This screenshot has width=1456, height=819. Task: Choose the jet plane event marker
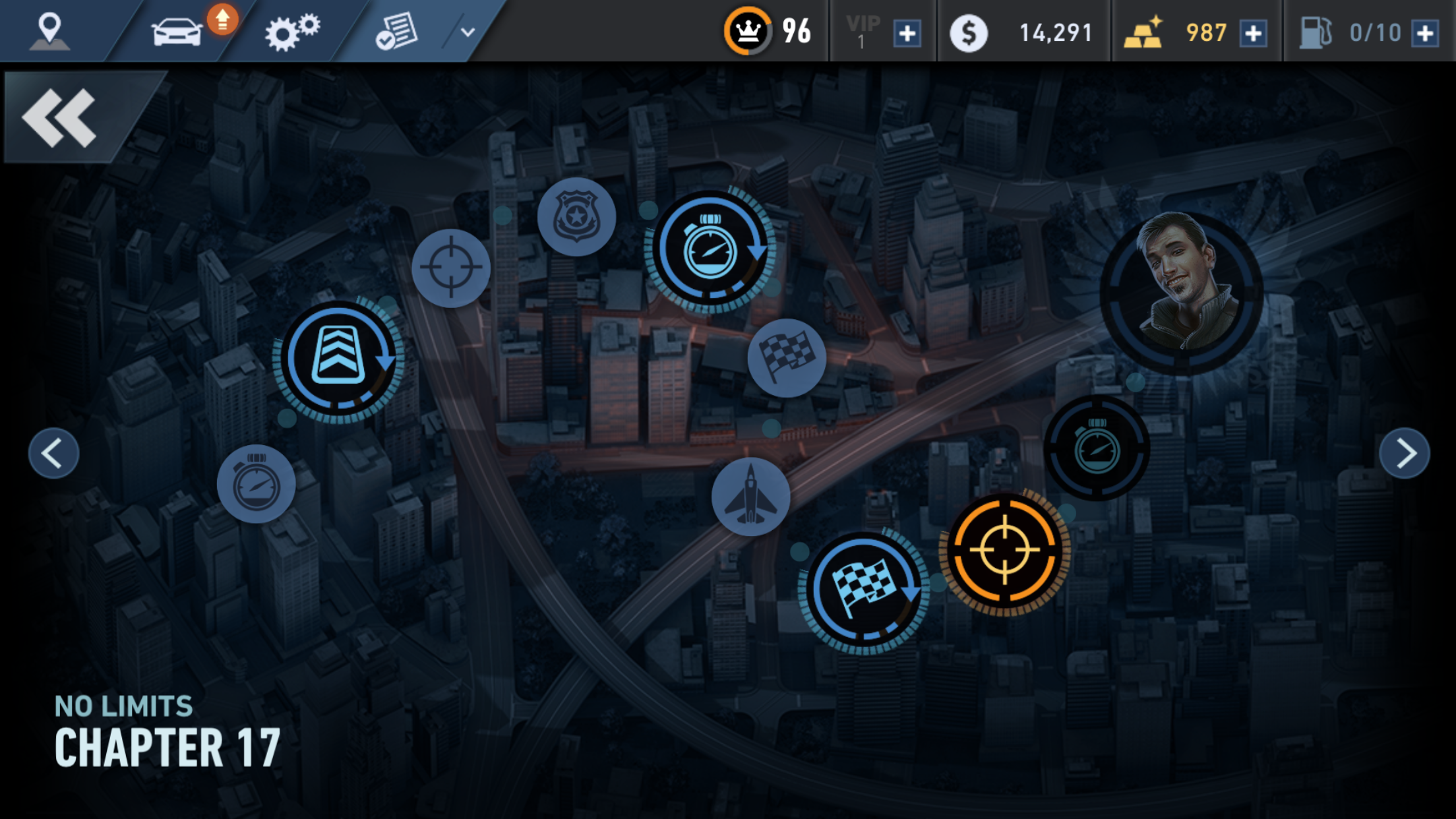click(x=750, y=496)
